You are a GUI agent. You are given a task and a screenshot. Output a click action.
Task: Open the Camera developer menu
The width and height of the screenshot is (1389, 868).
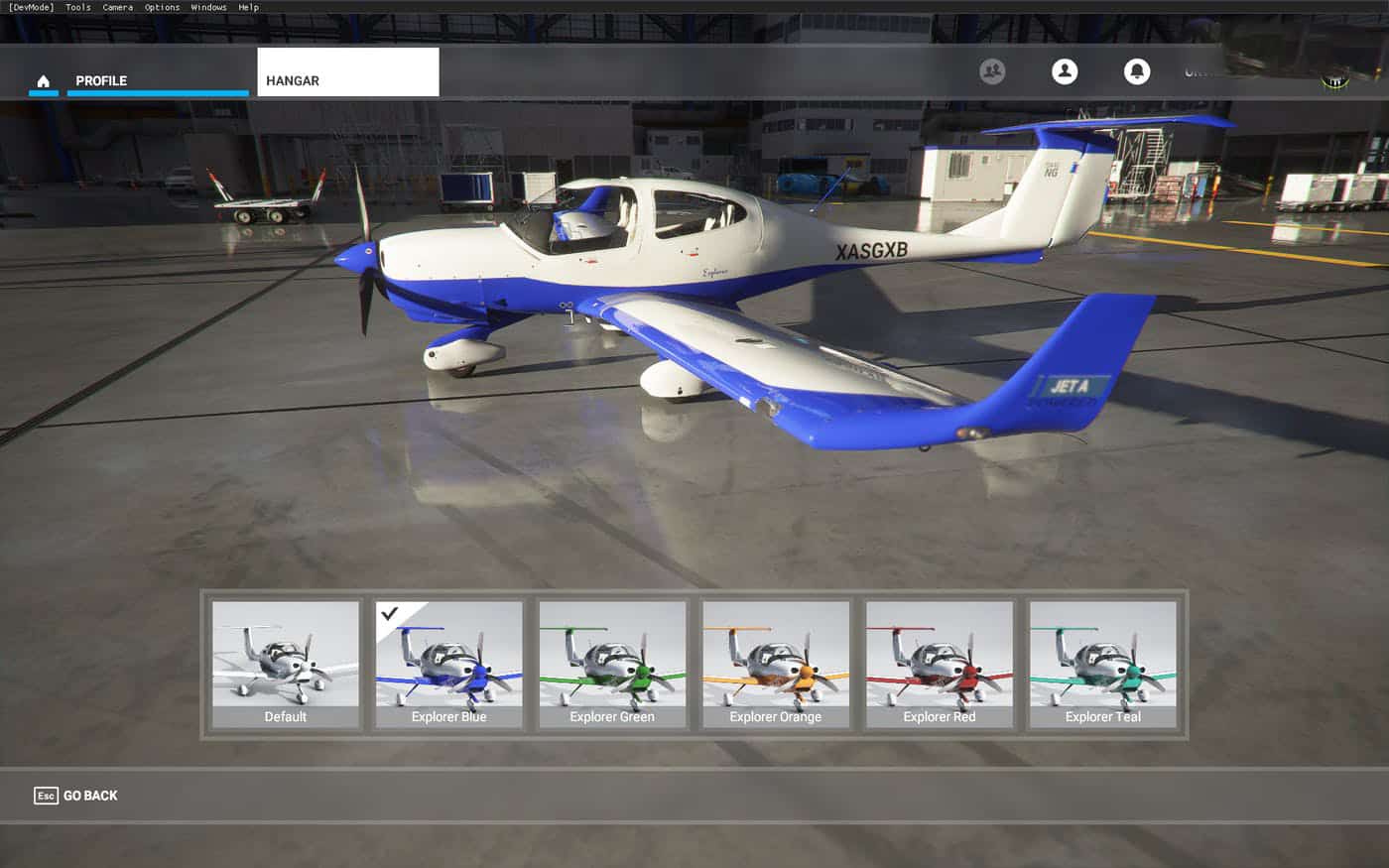[x=117, y=7]
